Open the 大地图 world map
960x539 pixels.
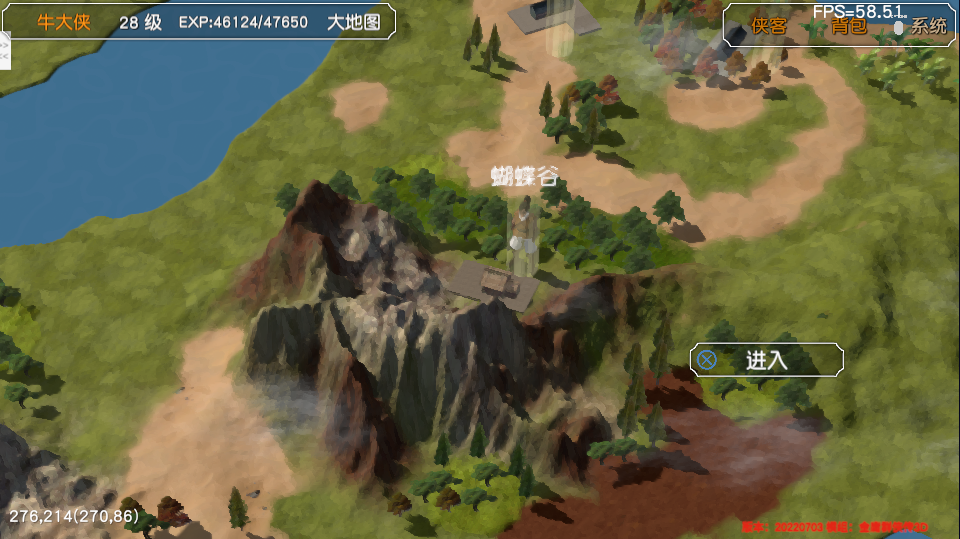pos(354,22)
